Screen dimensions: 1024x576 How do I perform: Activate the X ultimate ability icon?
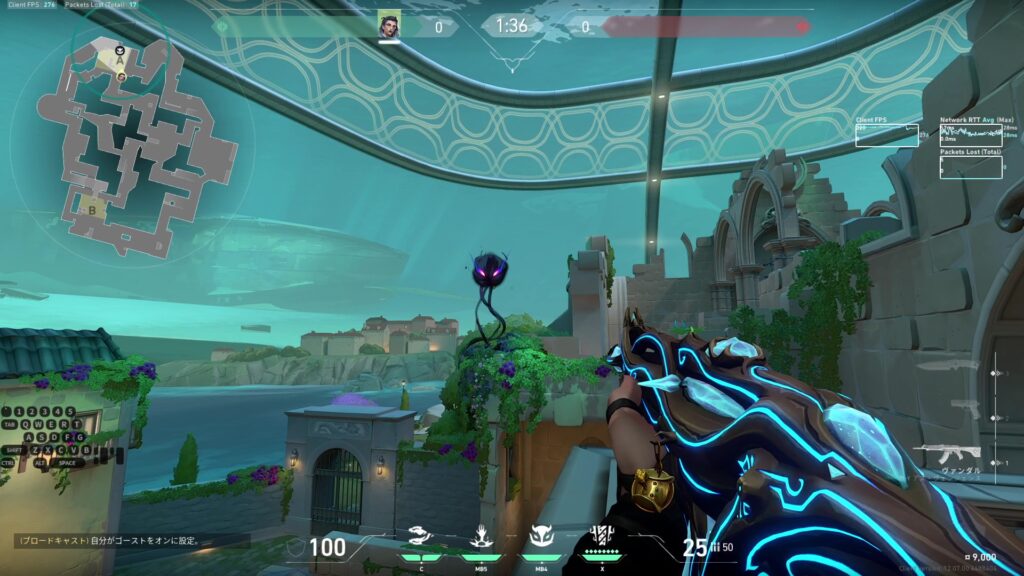tap(602, 536)
